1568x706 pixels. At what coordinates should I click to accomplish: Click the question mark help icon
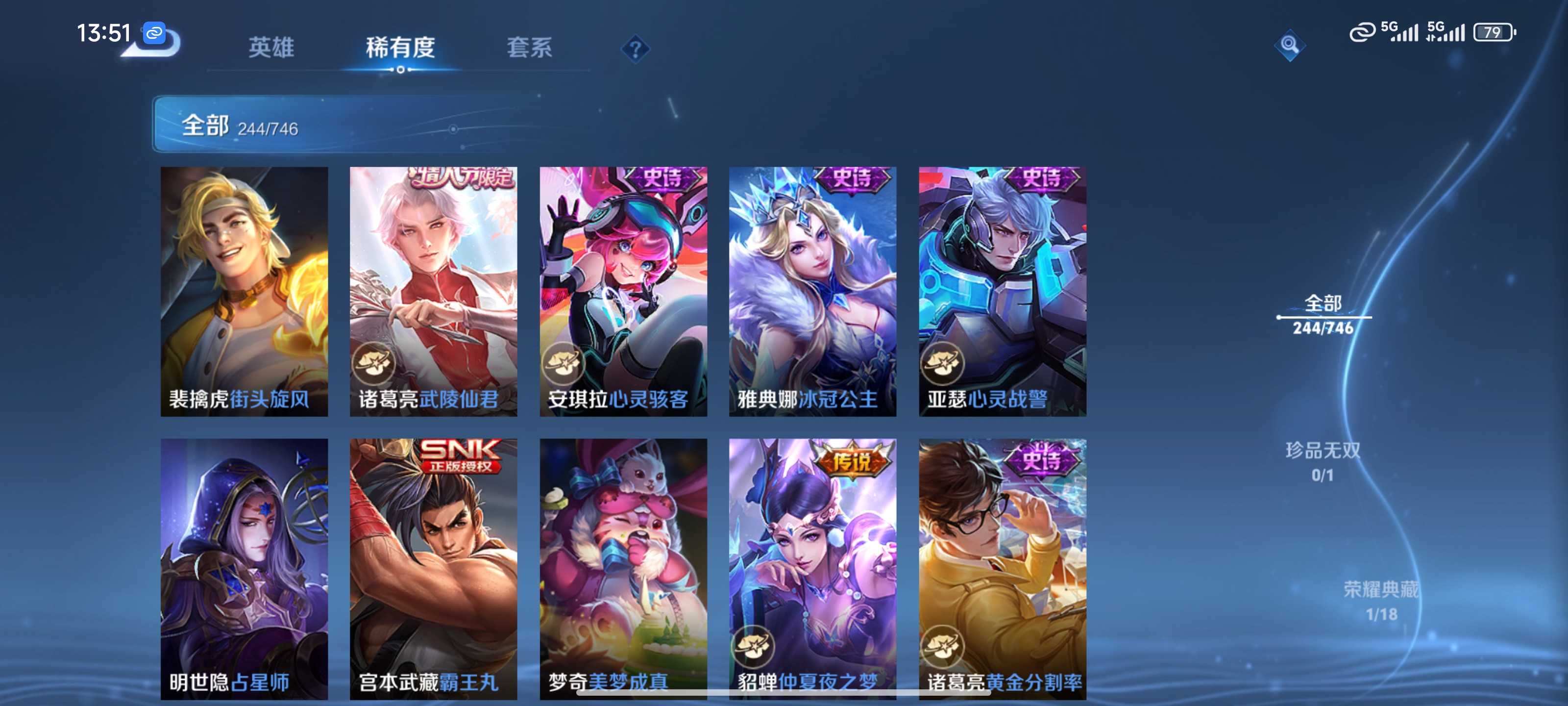tap(635, 49)
